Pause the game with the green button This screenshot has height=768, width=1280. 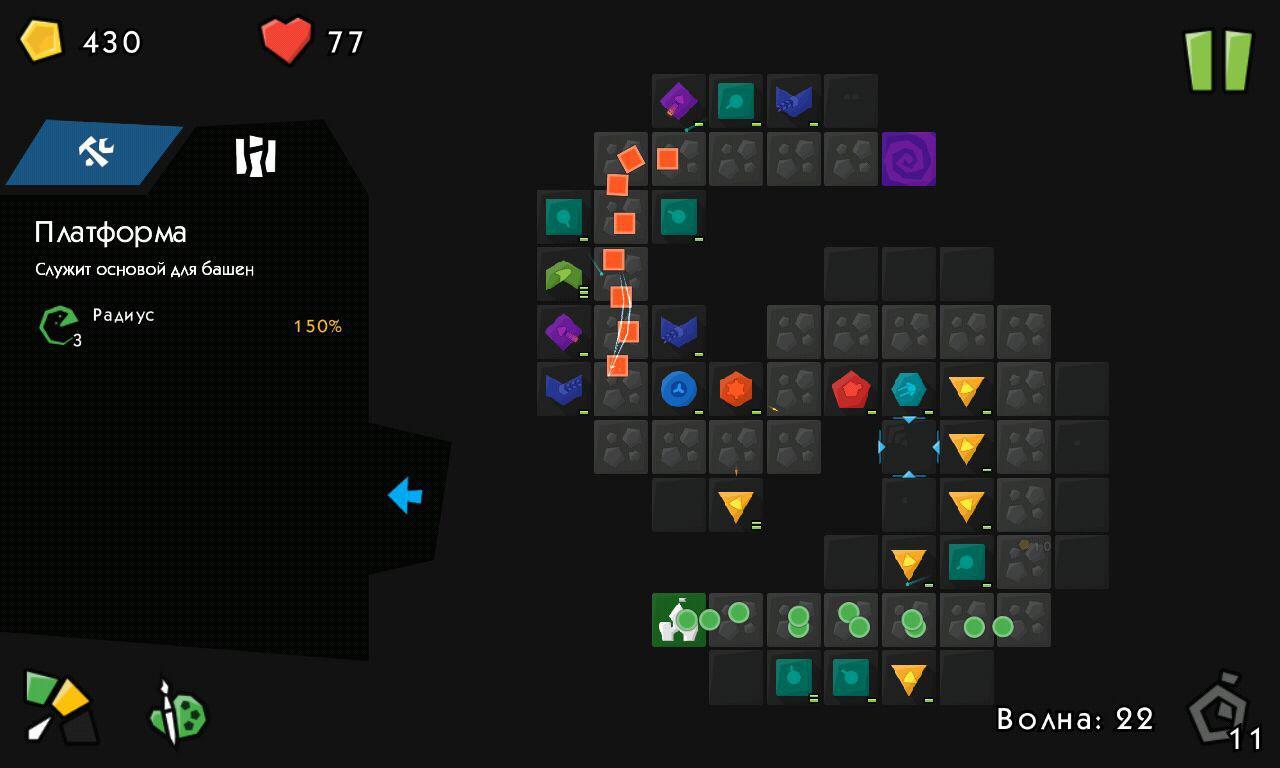click(x=1218, y=60)
